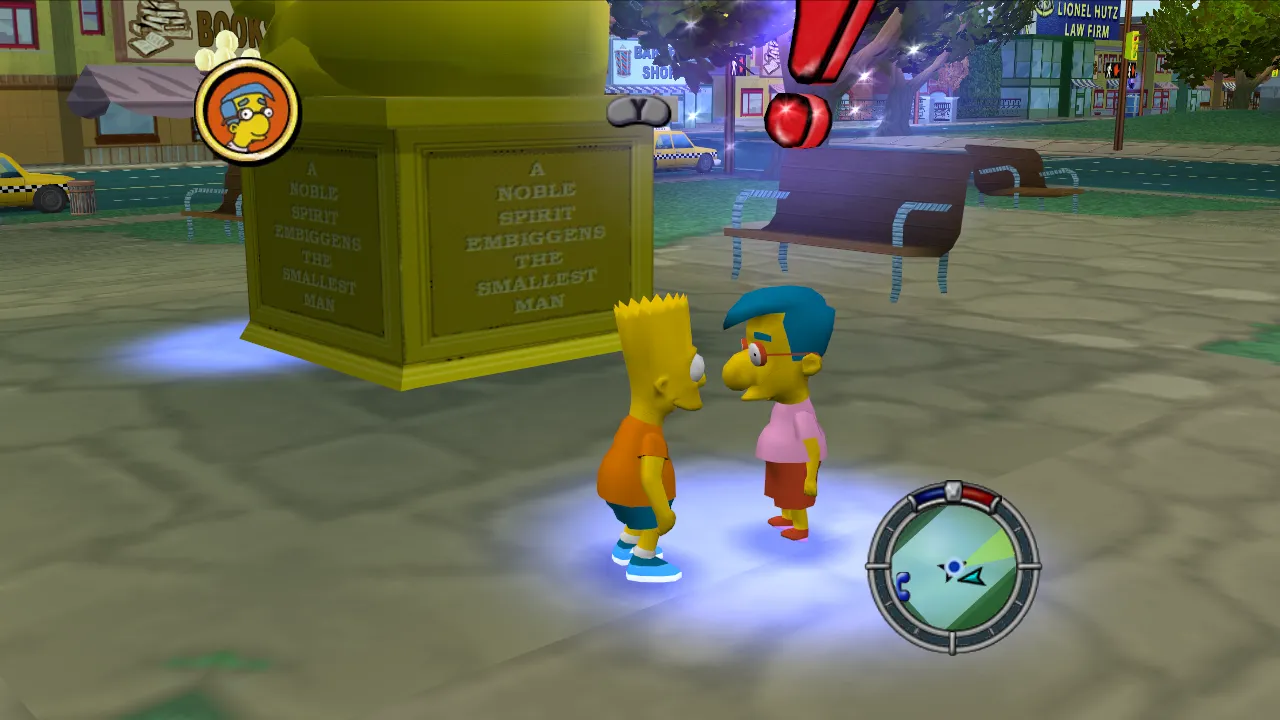Toggle the Y button talk prompt
The width and height of the screenshot is (1280, 720).
(x=638, y=113)
